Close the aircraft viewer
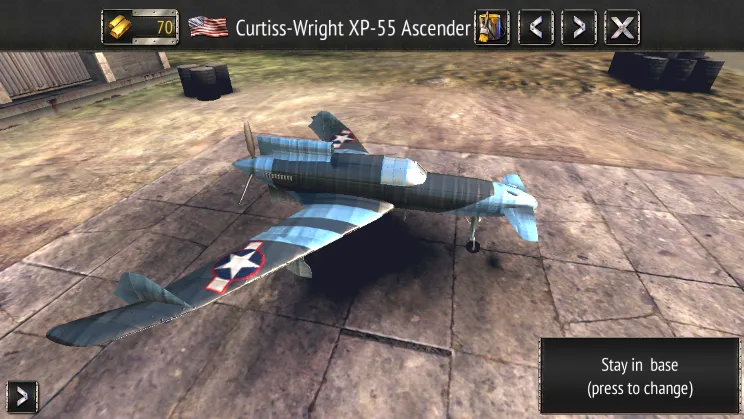Viewport: 744px width, 419px height. point(622,27)
